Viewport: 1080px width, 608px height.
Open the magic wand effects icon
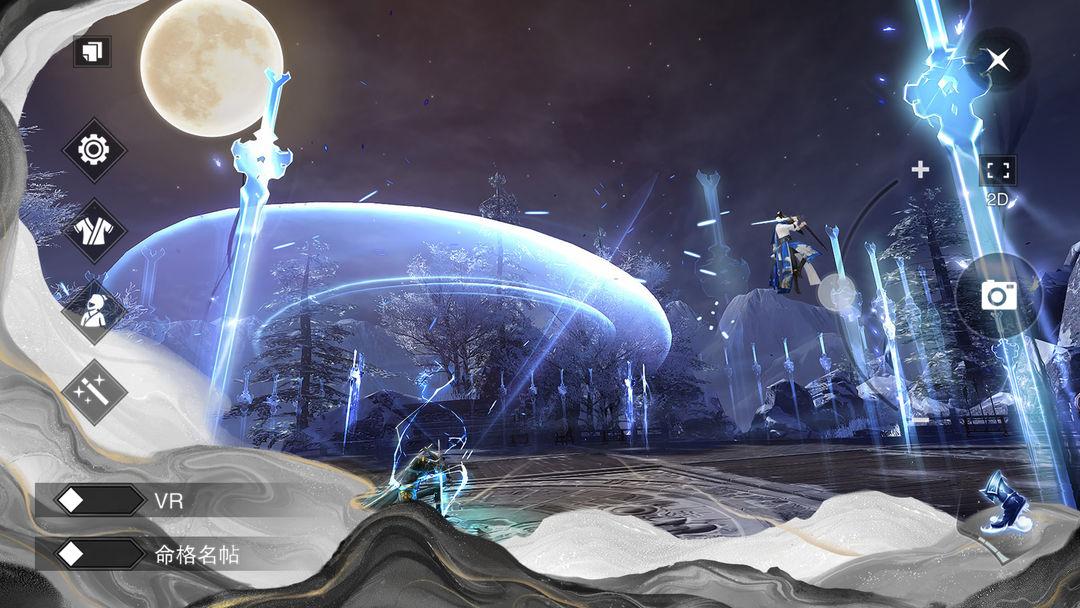click(x=94, y=391)
